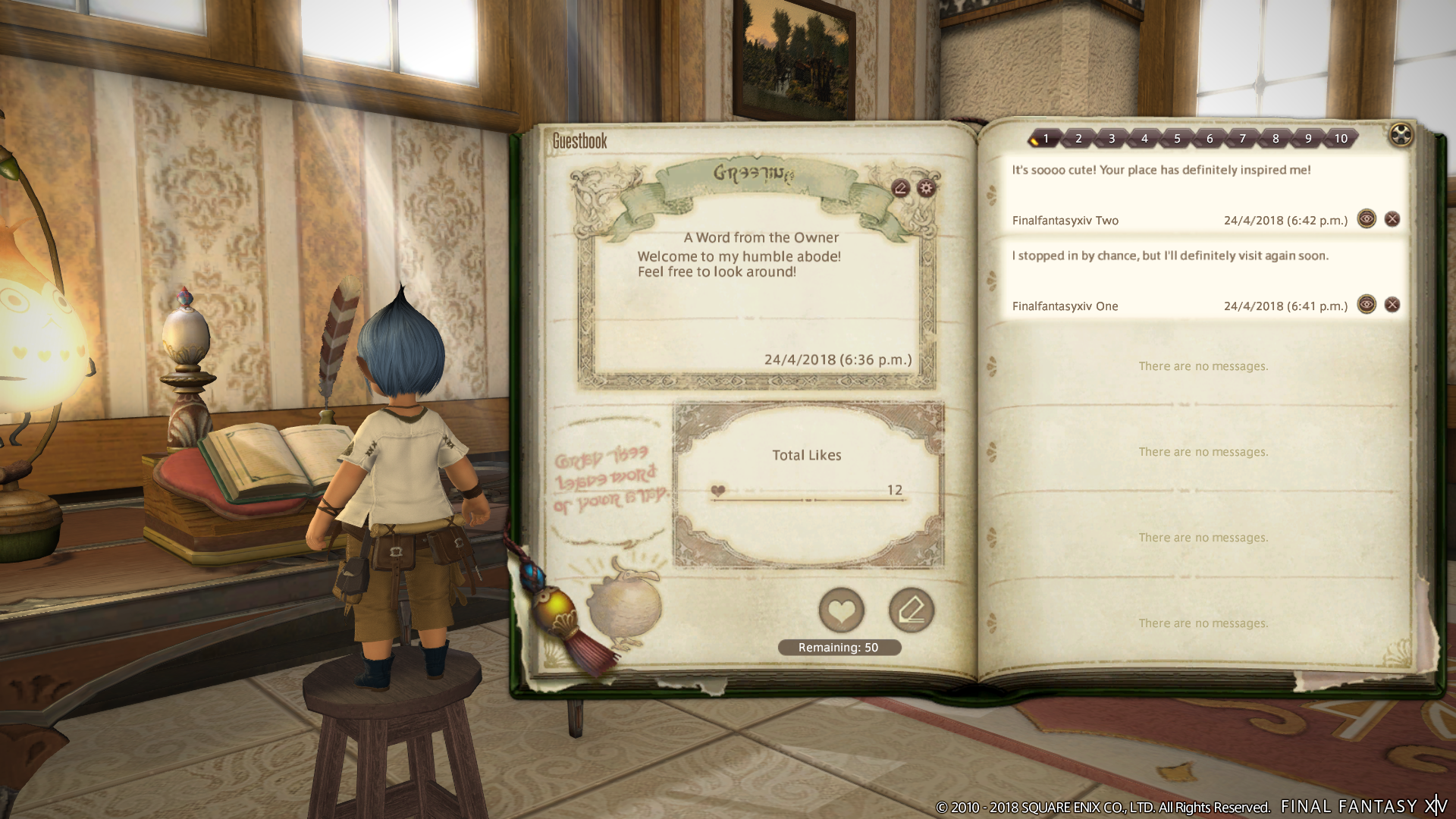Open guestbook page 5

[x=1177, y=138]
